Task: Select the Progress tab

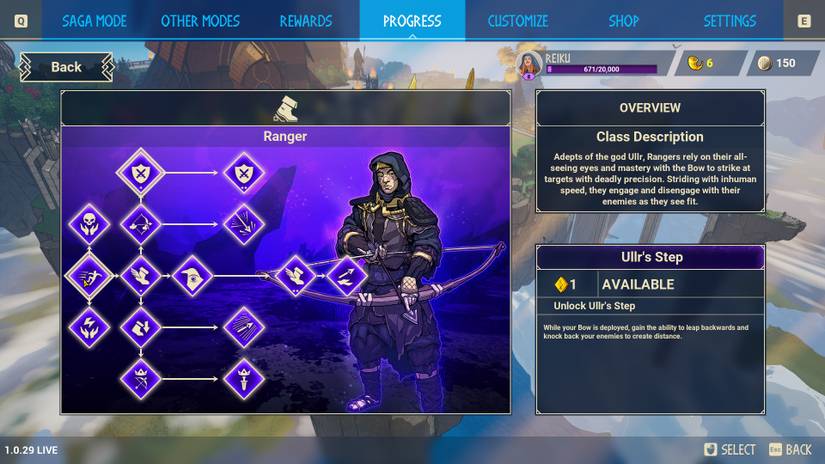Action: (410, 20)
